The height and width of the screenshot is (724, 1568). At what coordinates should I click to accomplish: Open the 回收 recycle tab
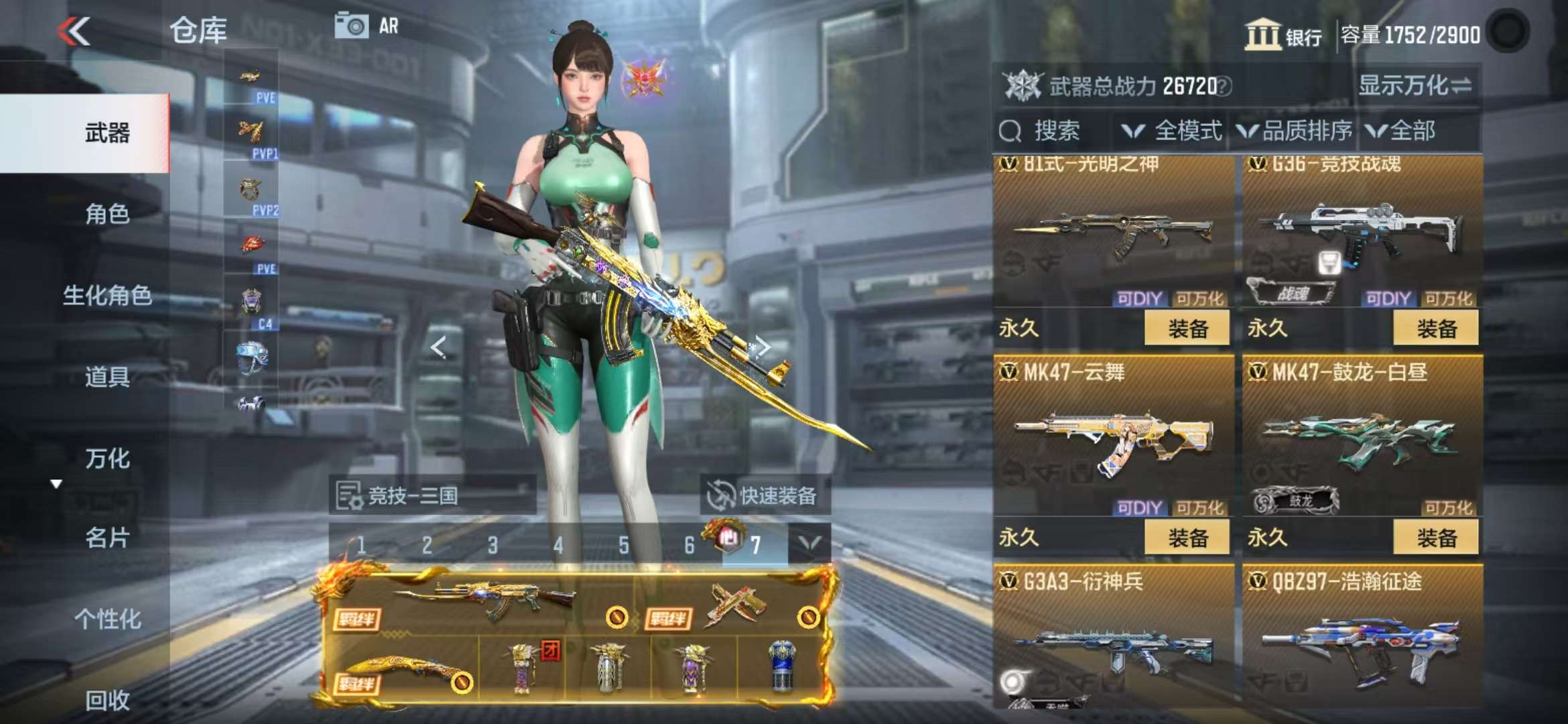click(107, 701)
